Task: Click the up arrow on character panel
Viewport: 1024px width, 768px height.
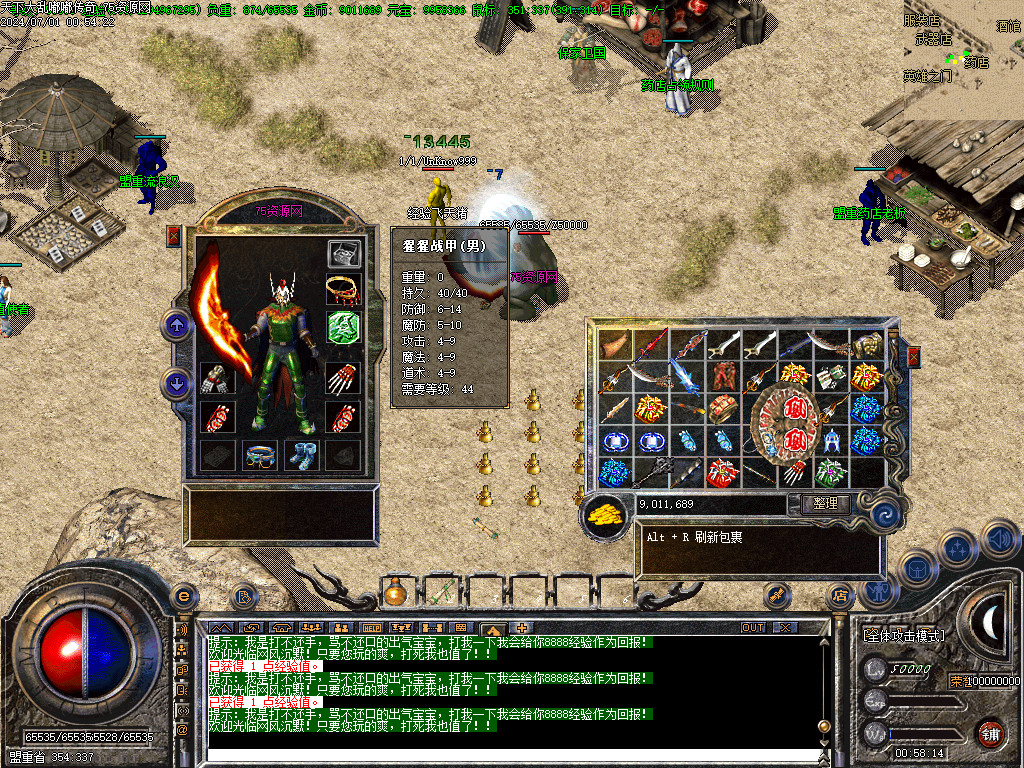Action: (x=177, y=325)
